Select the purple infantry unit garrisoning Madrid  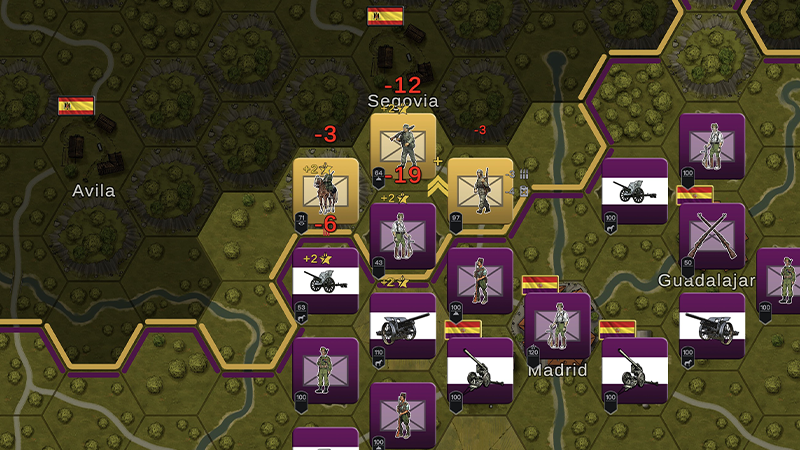(x=557, y=325)
